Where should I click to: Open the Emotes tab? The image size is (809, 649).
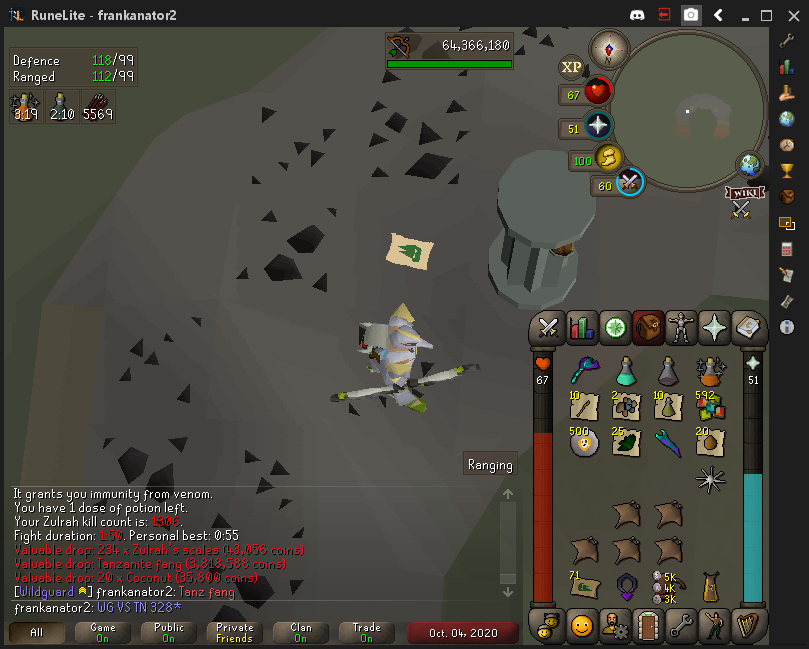point(716,627)
